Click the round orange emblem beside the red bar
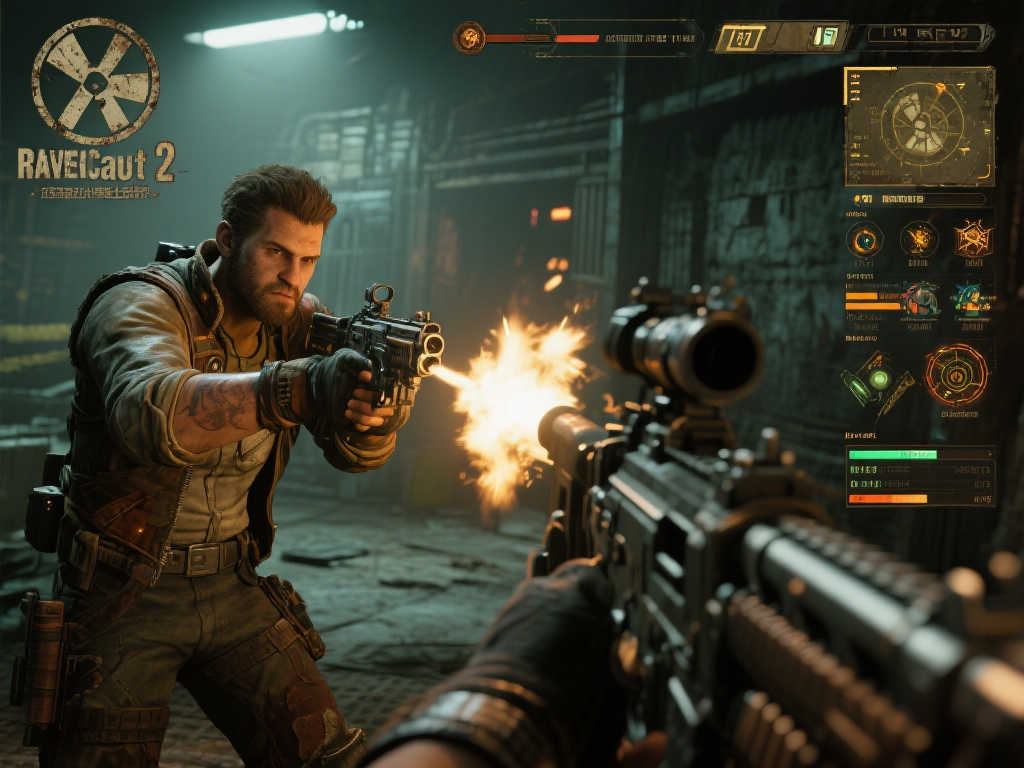 [x=469, y=38]
